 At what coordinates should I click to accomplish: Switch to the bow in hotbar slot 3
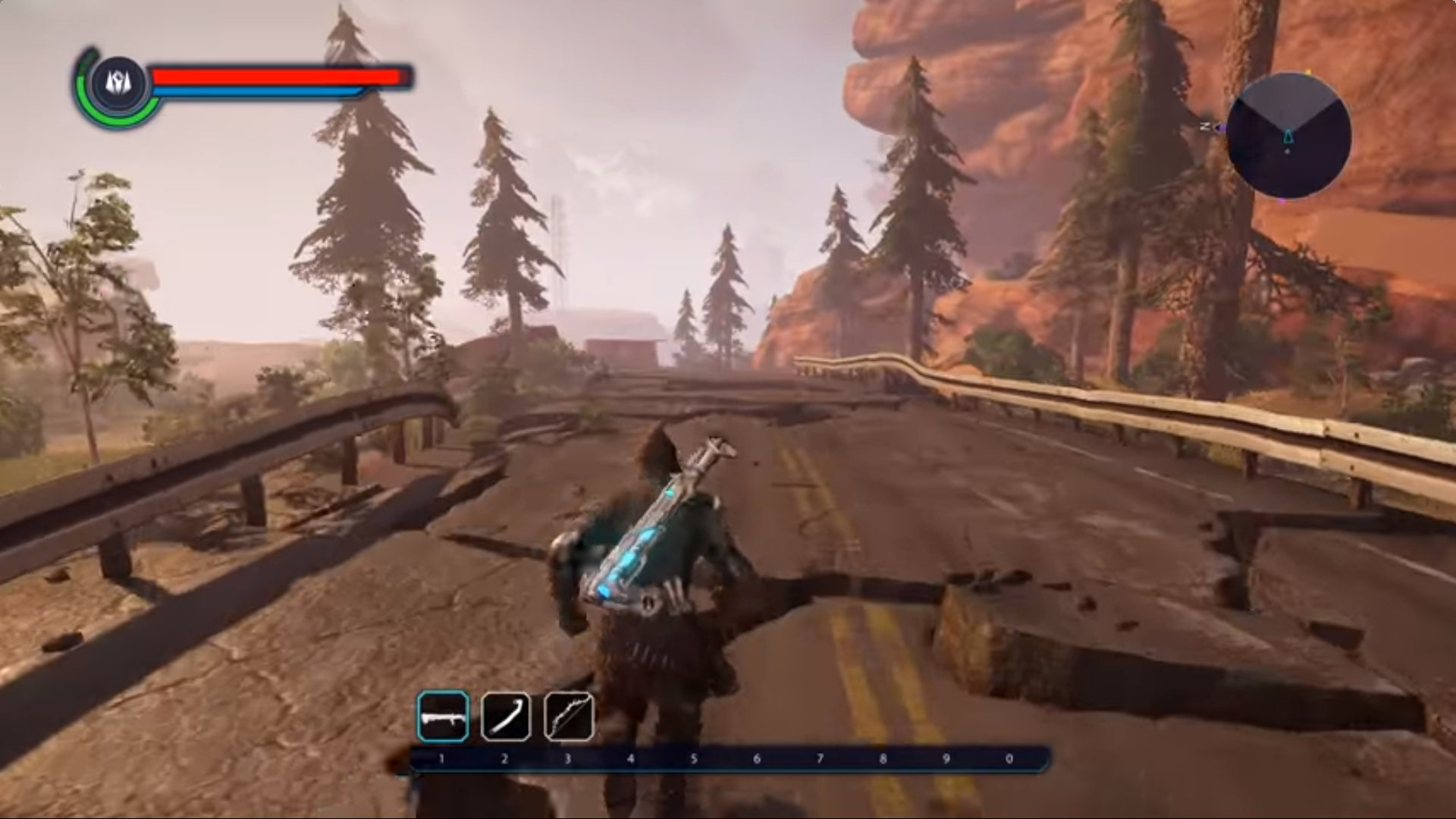[x=569, y=717]
